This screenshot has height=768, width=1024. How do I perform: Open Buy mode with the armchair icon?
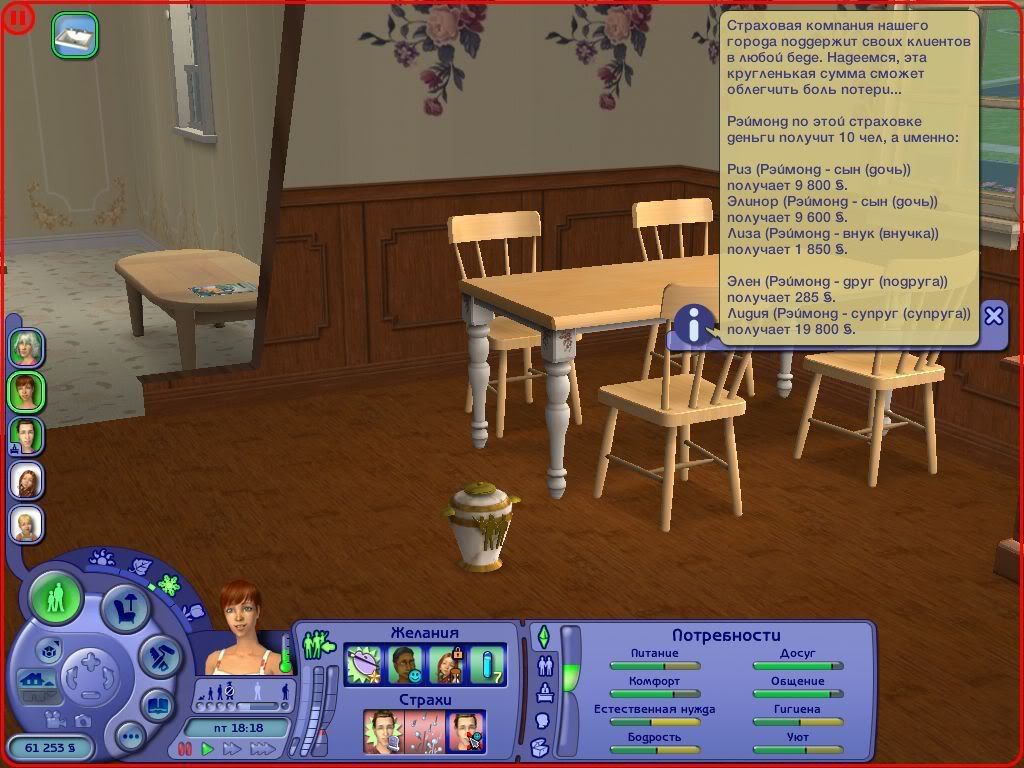point(126,609)
